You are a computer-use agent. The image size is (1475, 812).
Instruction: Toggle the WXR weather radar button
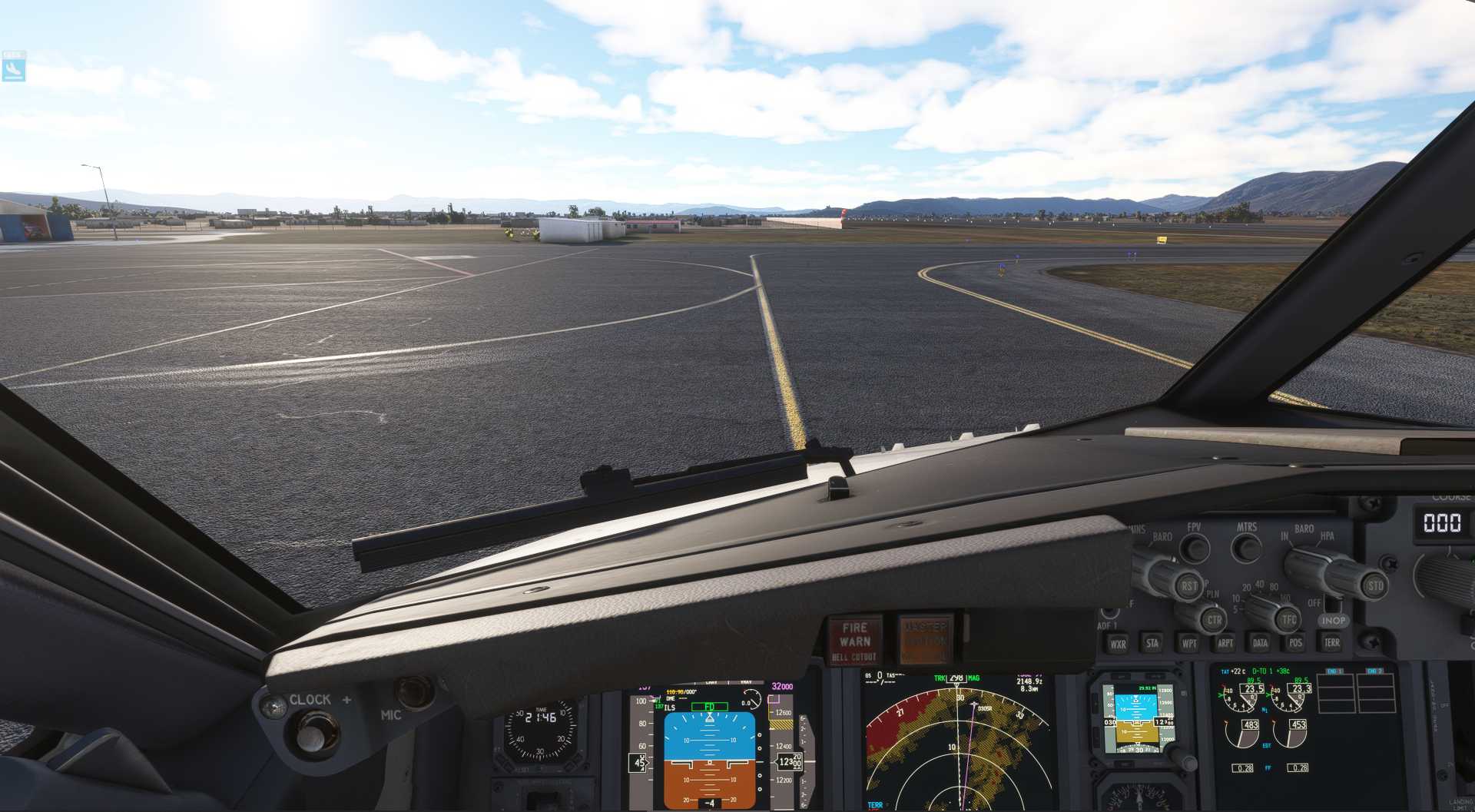1118,644
